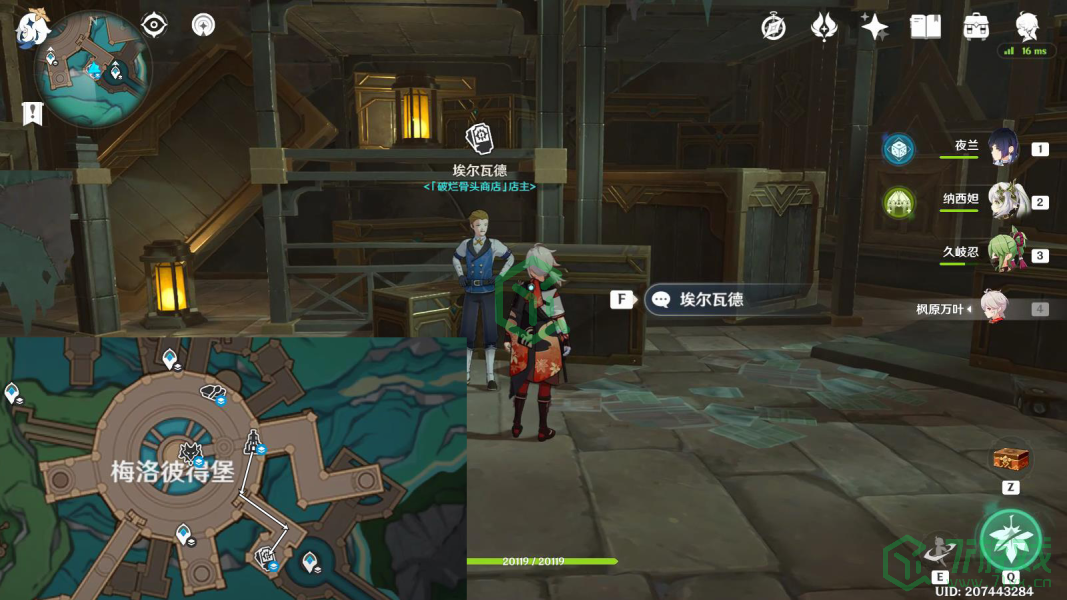1067x600 pixels.
Task: Switch to party member 夜兰
Action: coord(1003,148)
